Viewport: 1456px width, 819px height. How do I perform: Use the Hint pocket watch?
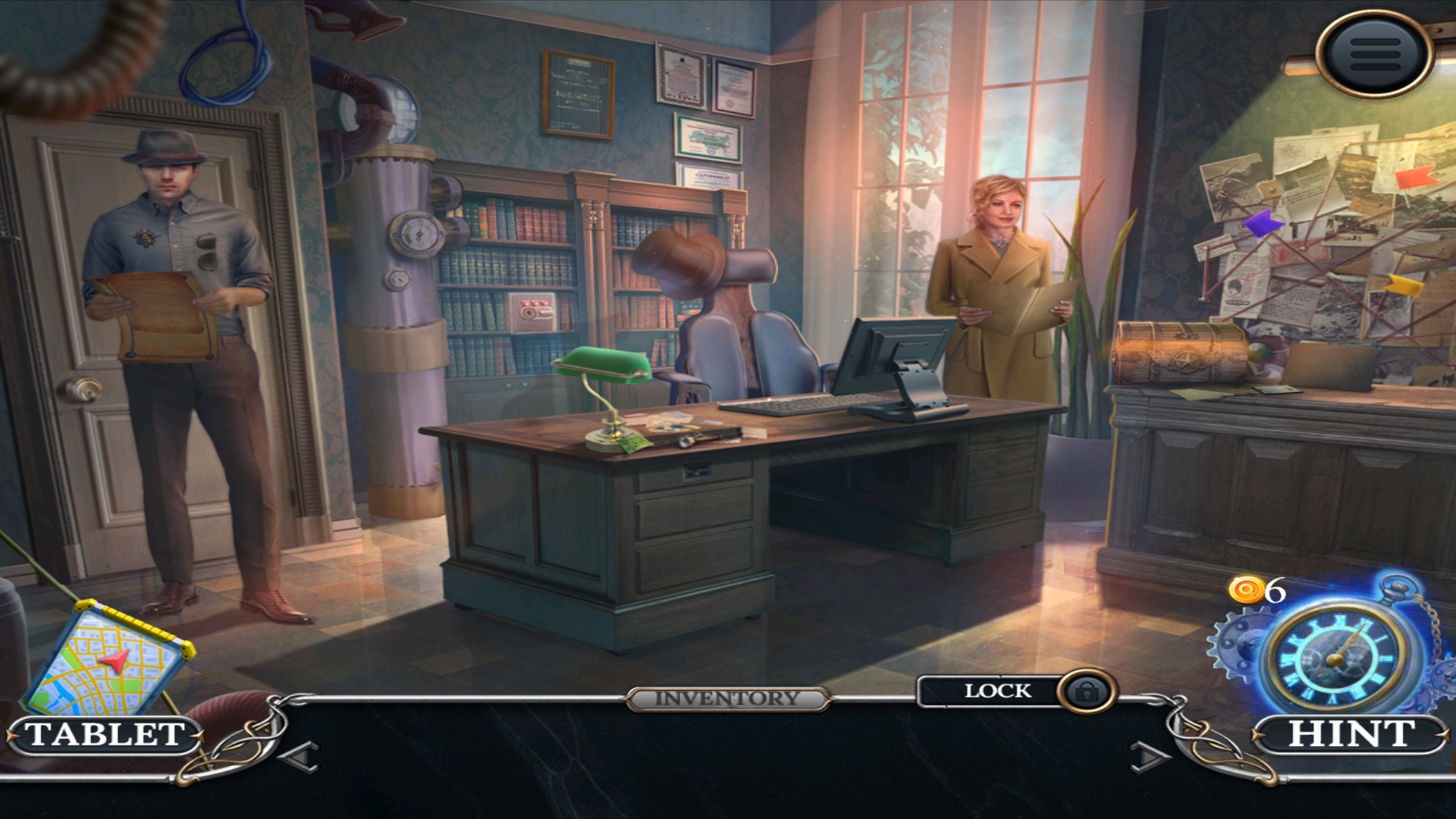coord(1335,655)
